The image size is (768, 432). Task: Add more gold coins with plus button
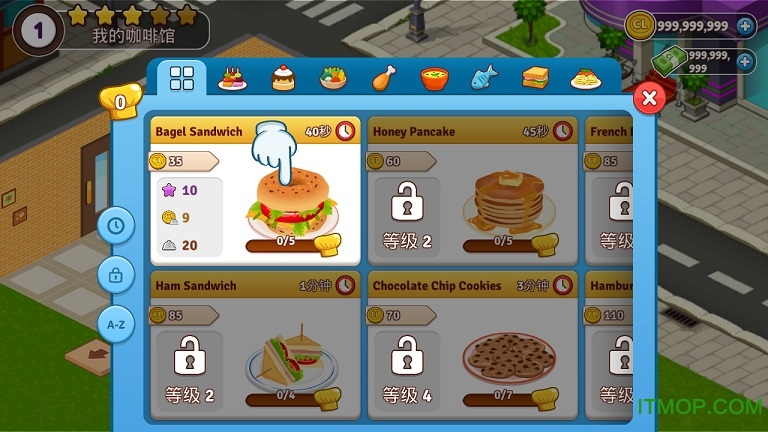[745, 26]
